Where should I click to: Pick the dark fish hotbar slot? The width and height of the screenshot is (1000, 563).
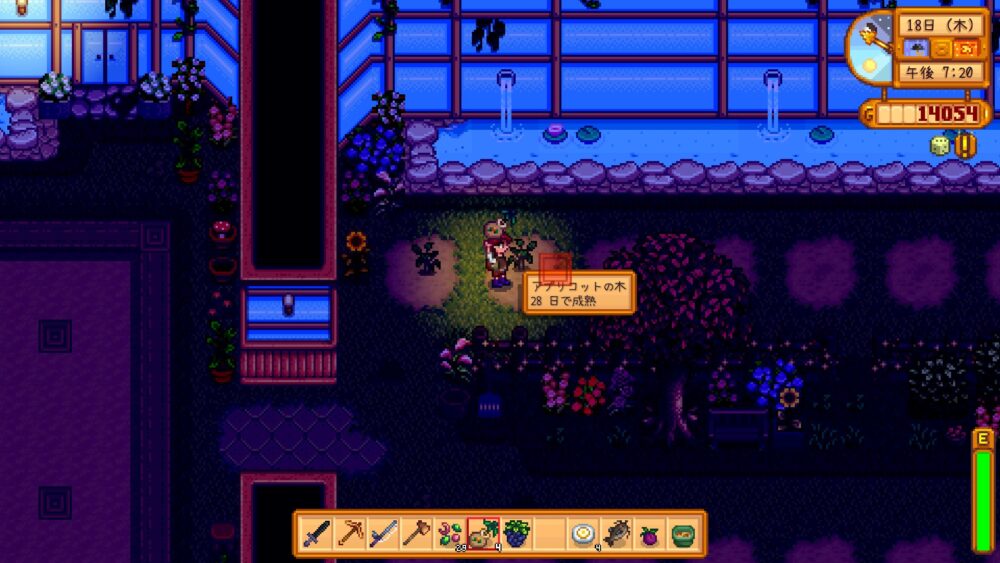616,534
